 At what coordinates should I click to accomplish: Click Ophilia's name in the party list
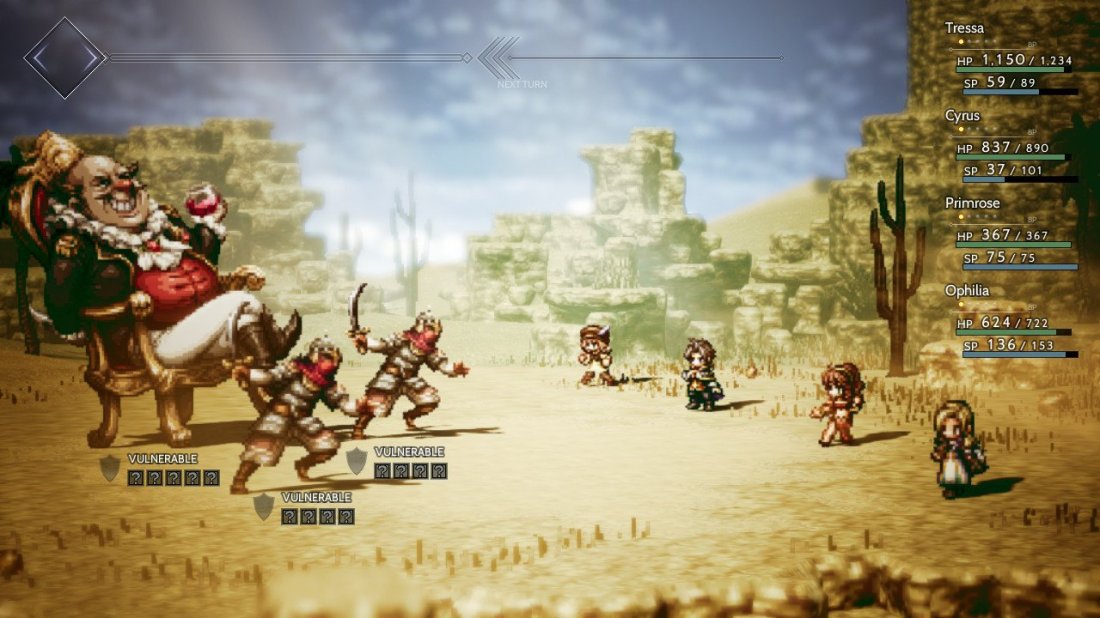(967, 290)
